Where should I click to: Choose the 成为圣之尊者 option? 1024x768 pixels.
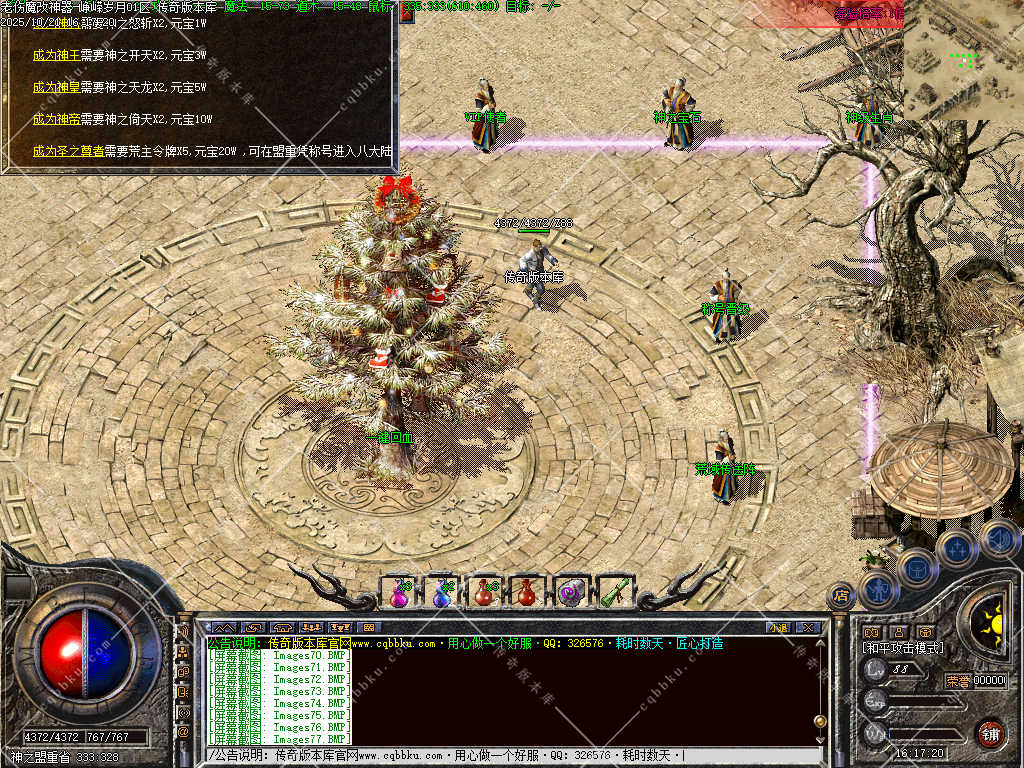point(67,151)
